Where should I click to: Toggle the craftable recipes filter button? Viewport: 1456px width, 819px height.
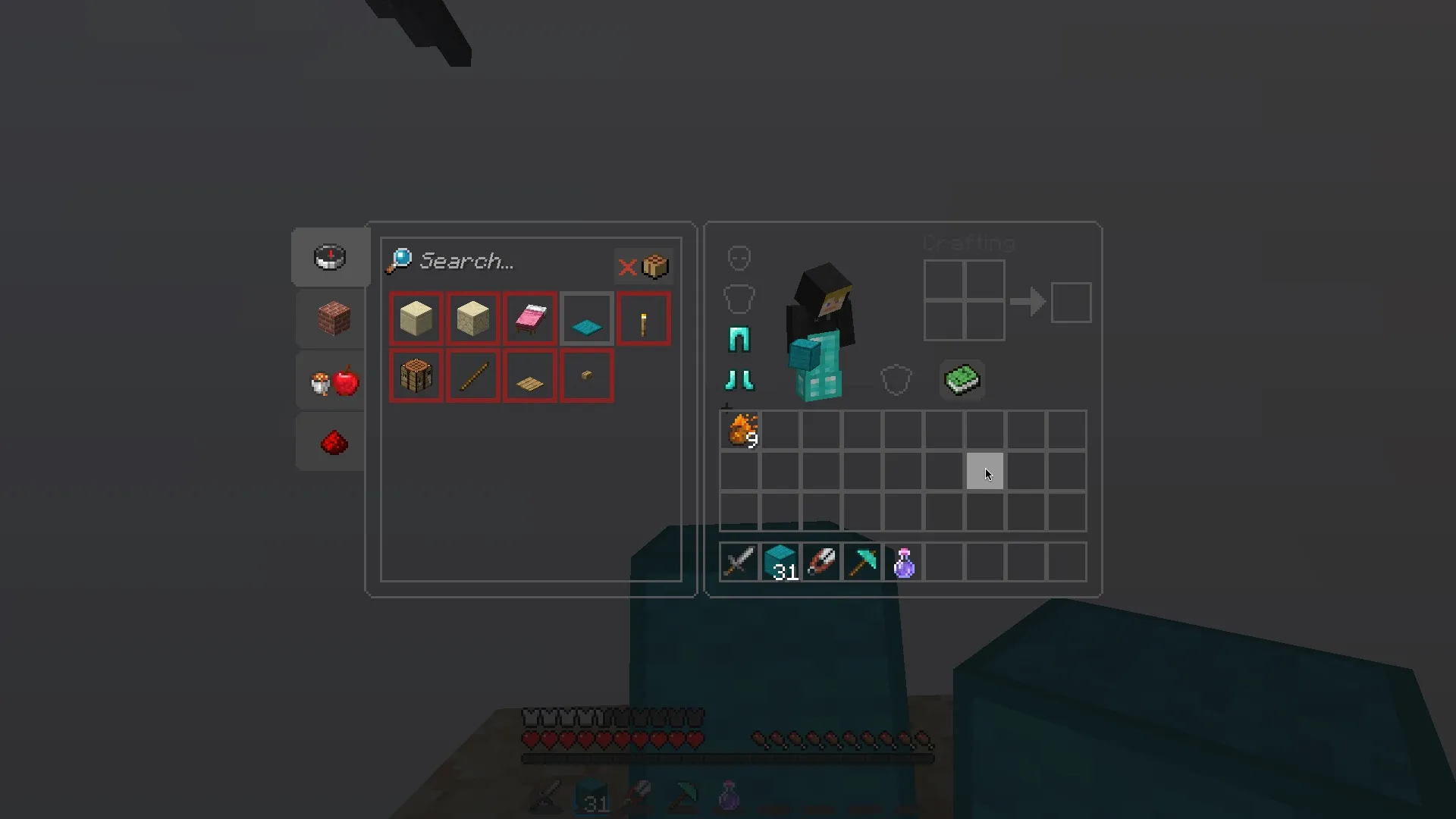[655, 265]
